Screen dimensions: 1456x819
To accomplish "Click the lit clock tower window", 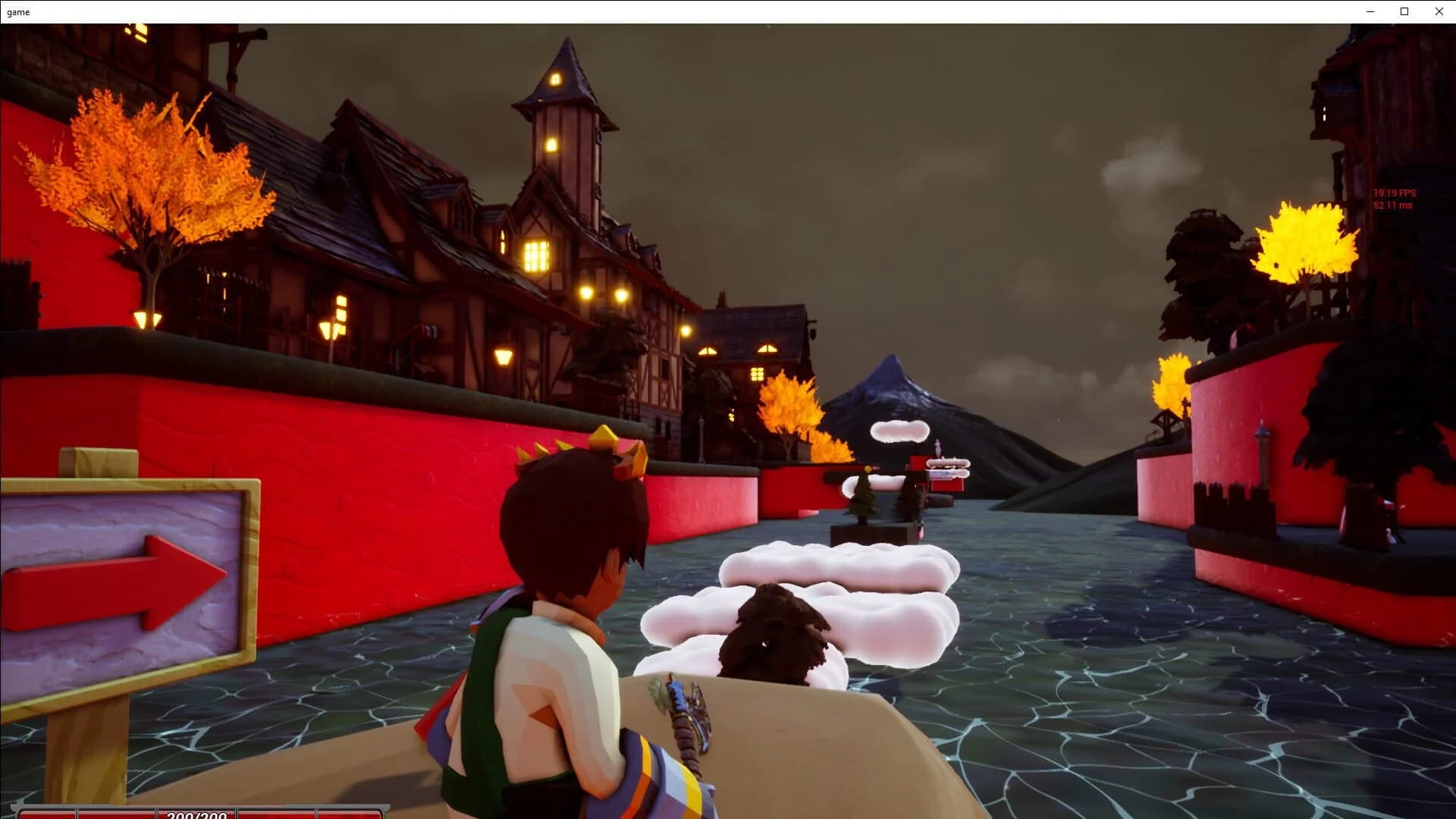I will [554, 78].
